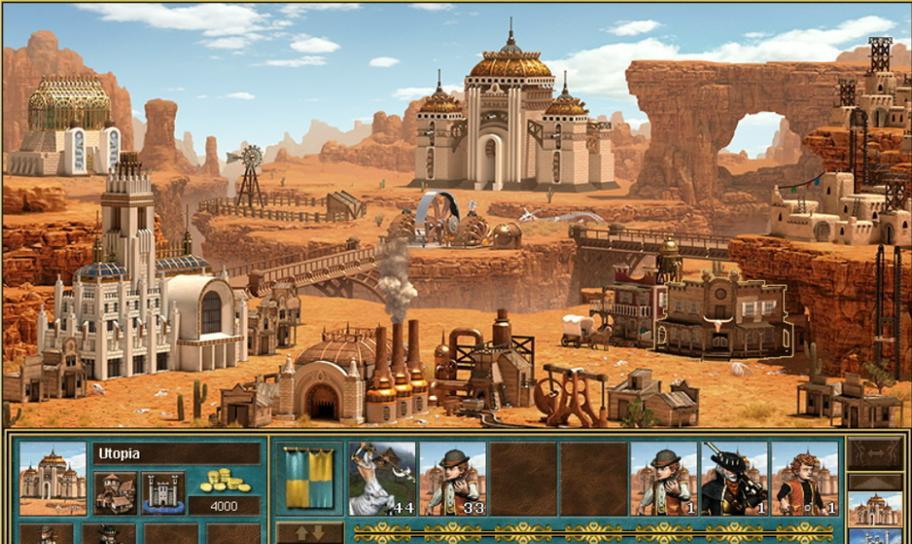Click the up and down arrows button
This screenshot has height=544, width=912.
(x=309, y=532)
